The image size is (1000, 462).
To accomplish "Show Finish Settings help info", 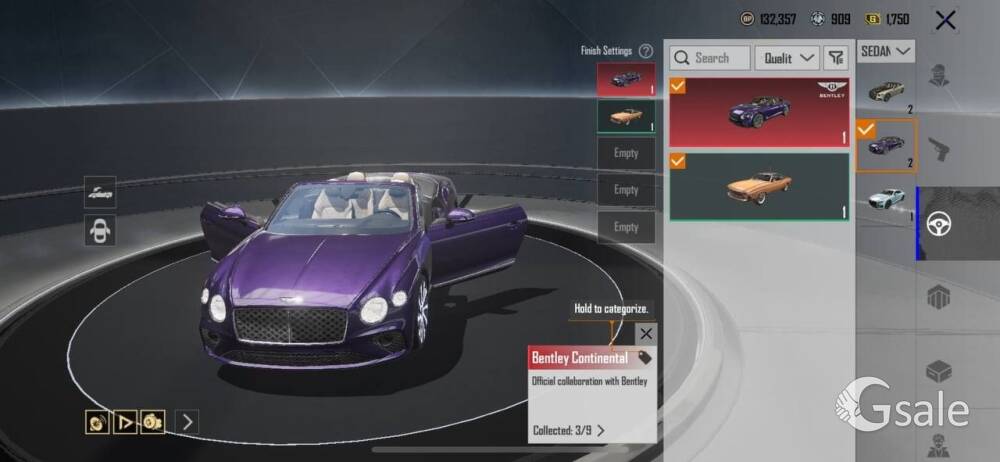I will pos(646,51).
